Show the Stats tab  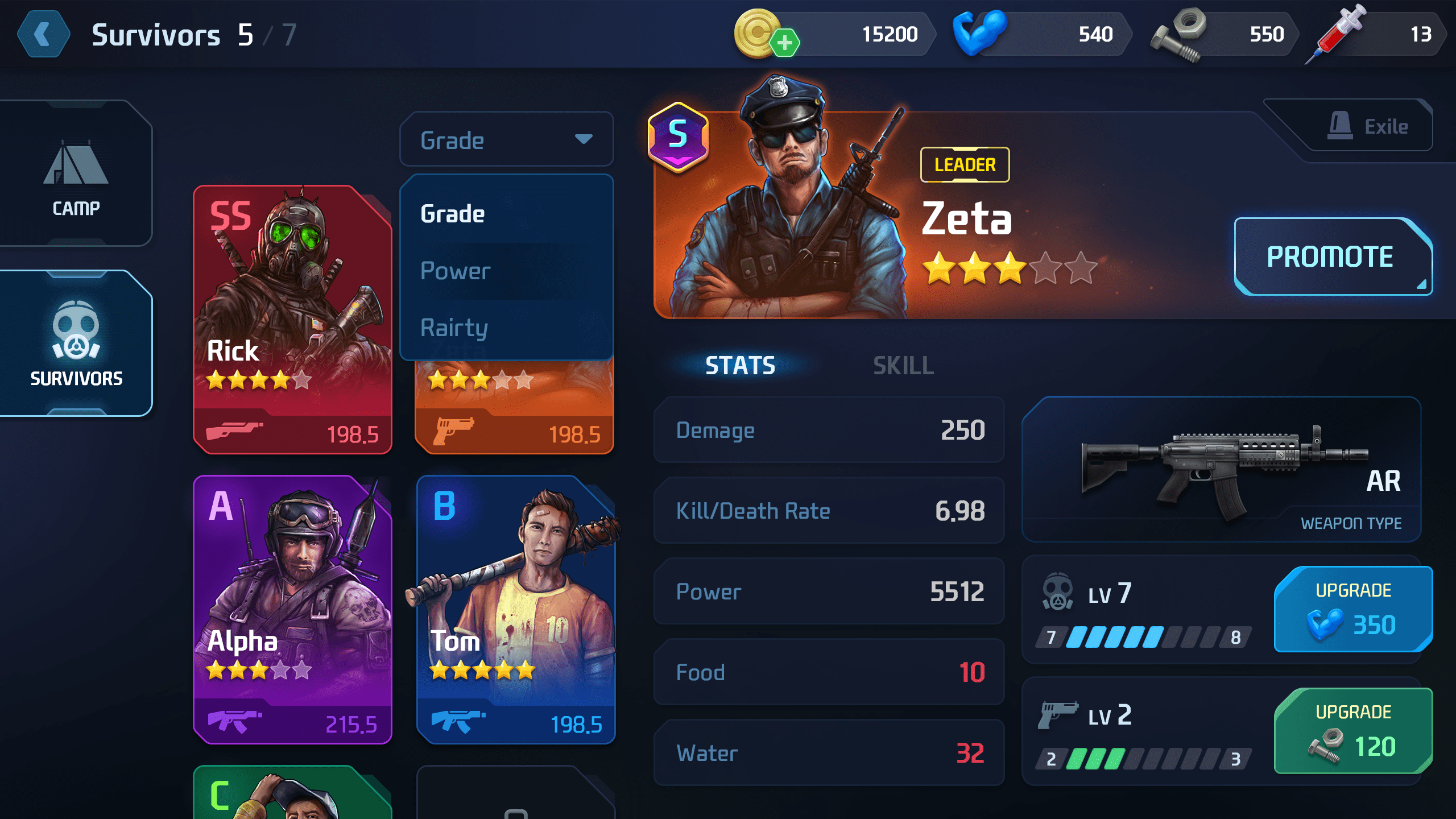pos(740,366)
